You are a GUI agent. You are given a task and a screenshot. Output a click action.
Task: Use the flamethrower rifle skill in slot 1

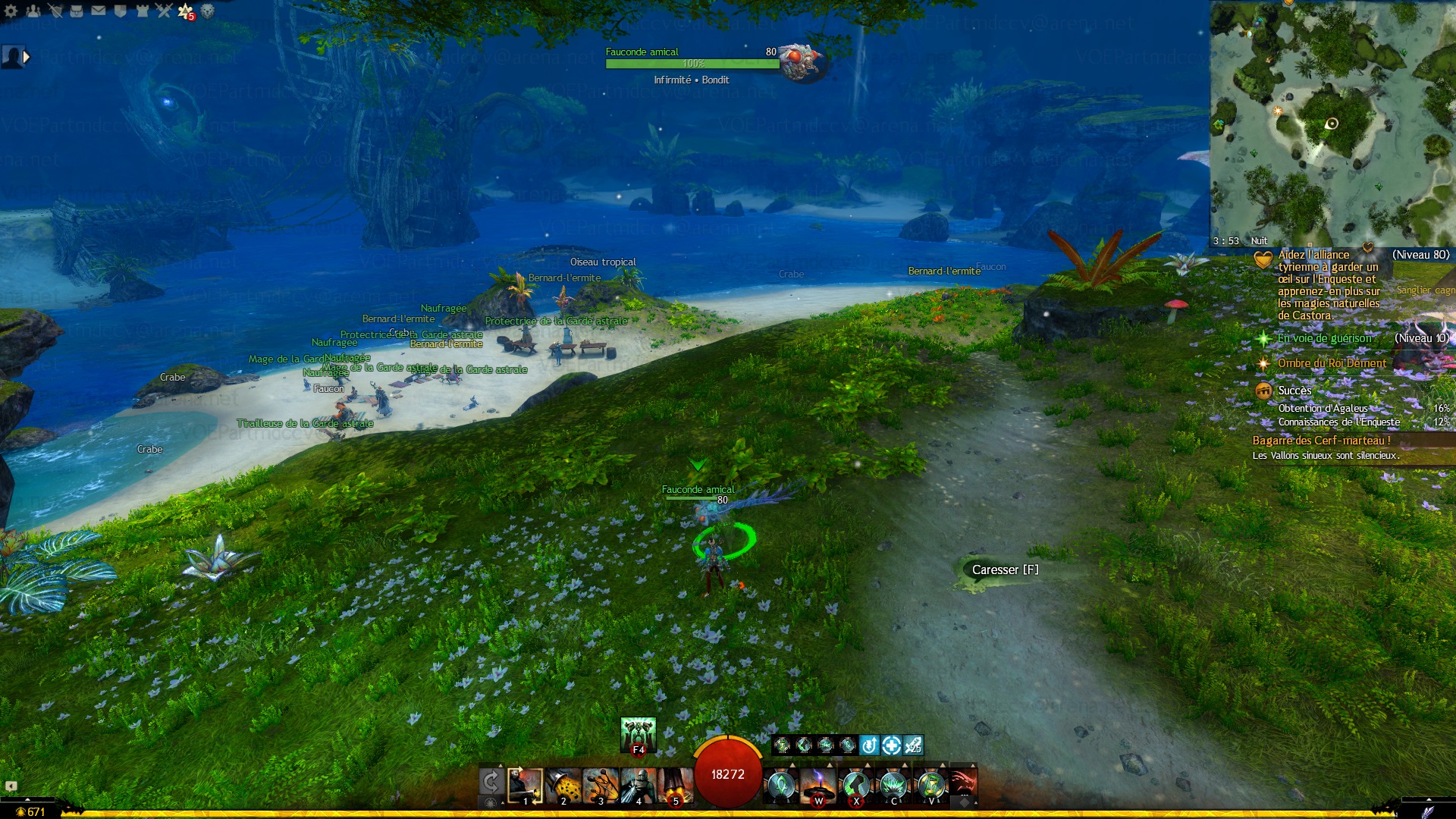point(525,786)
